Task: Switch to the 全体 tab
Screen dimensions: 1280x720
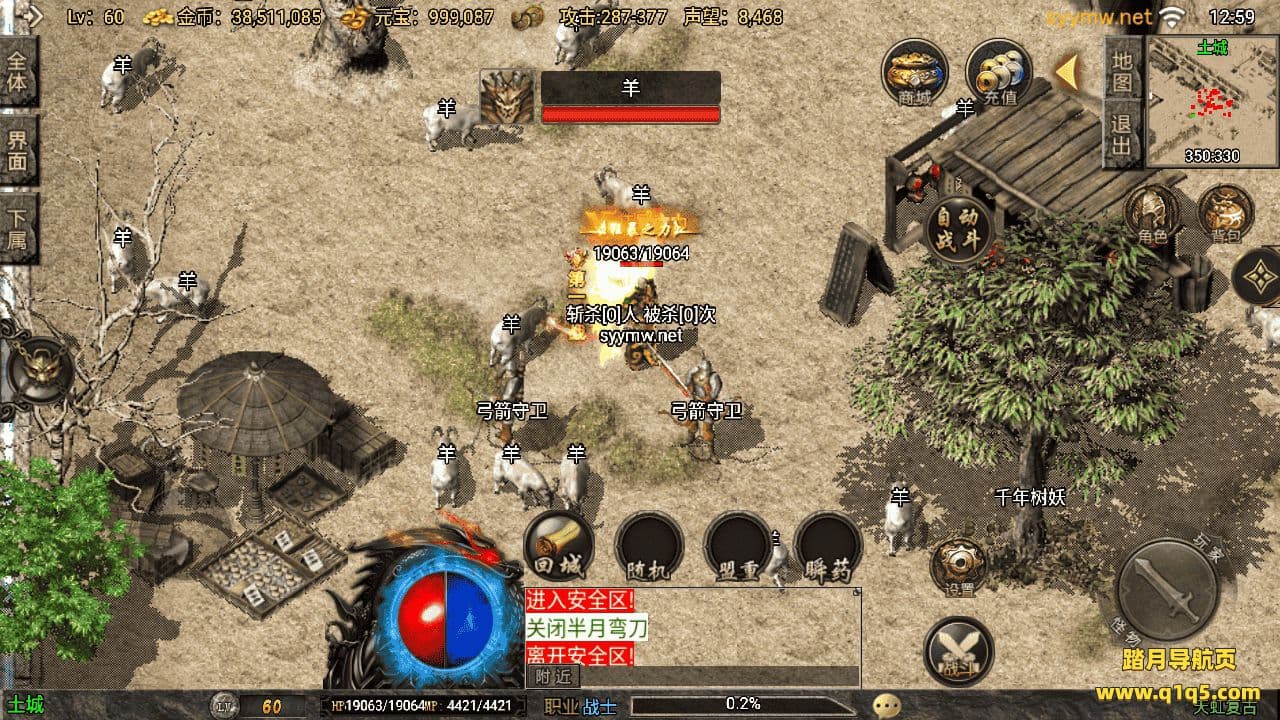Action: coord(17,71)
